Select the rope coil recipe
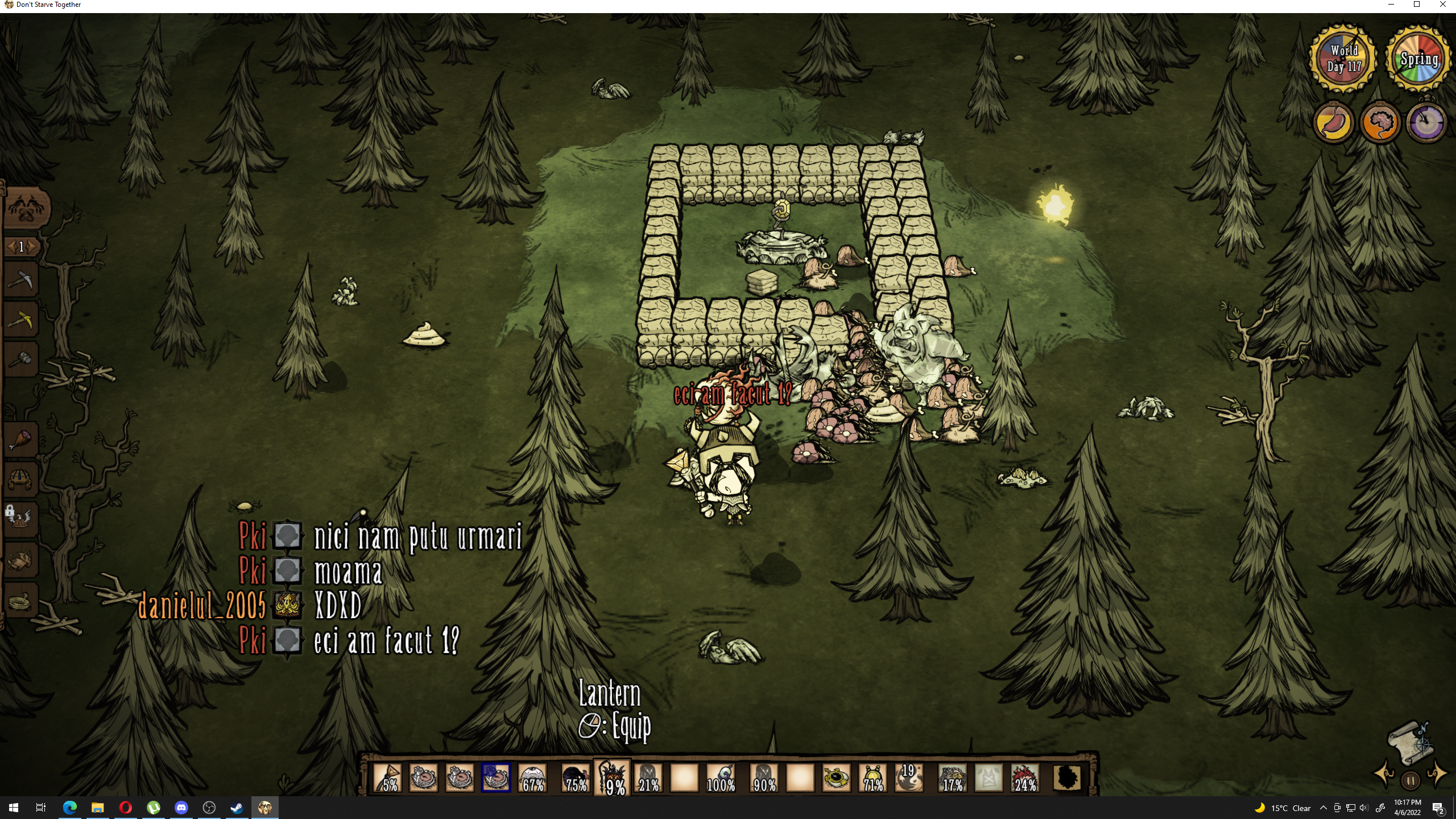The height and width of the screenshot is (819, 1456). point(21,601)
